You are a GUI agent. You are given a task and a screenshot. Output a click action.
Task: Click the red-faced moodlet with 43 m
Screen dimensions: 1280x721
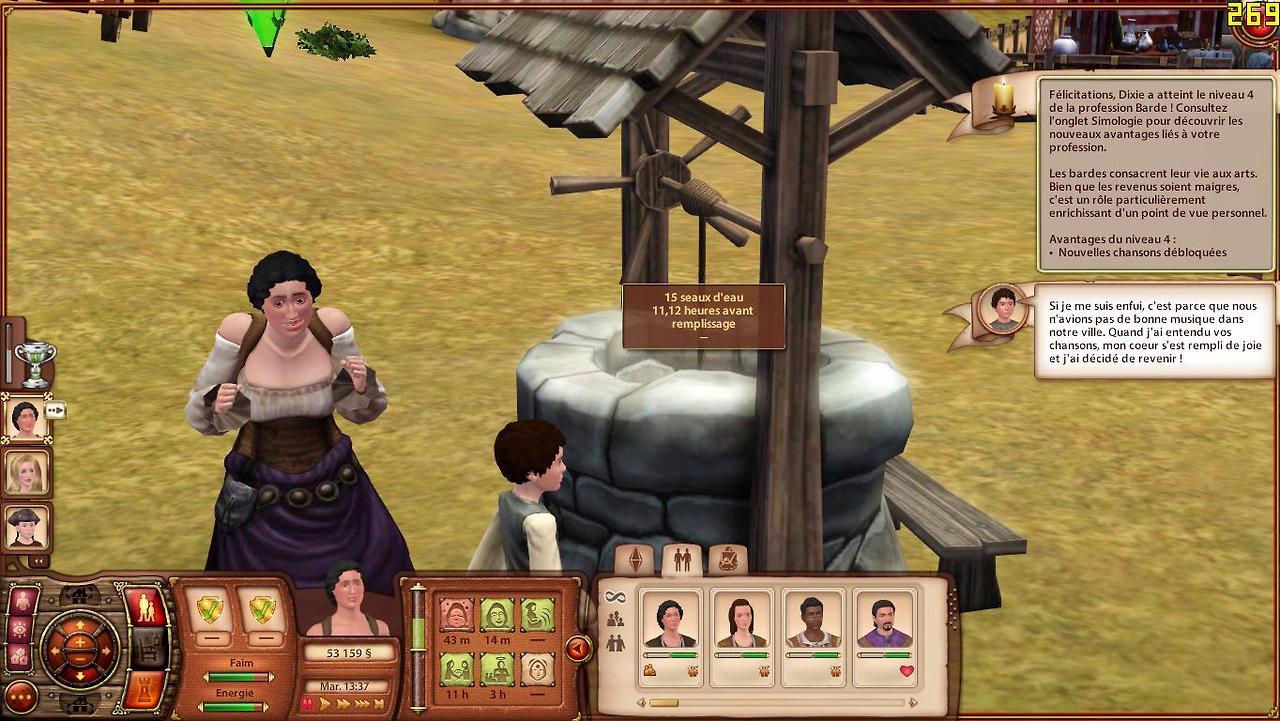(457, 616)
